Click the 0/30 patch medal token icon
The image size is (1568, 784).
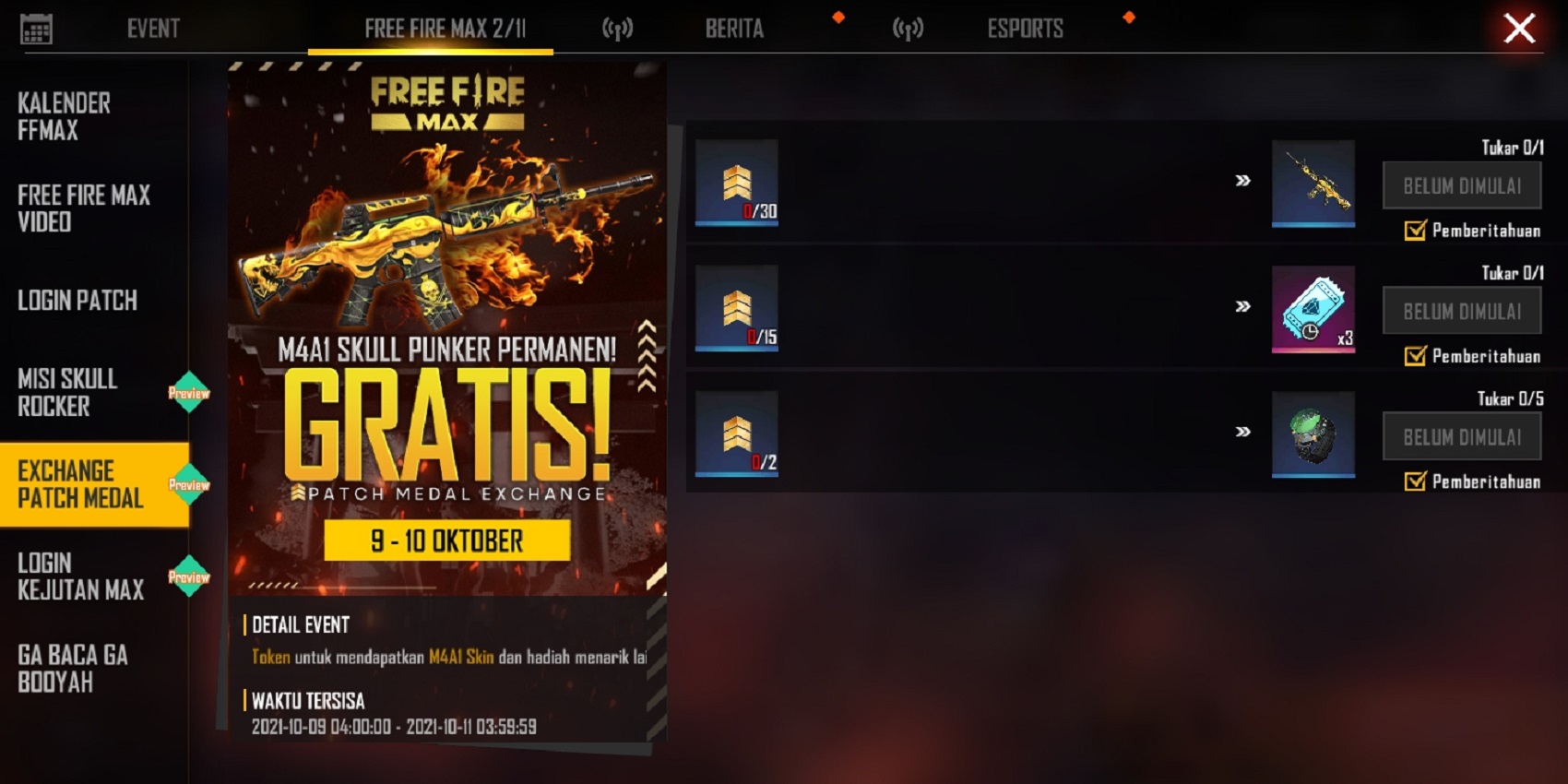tap(736, 183)
